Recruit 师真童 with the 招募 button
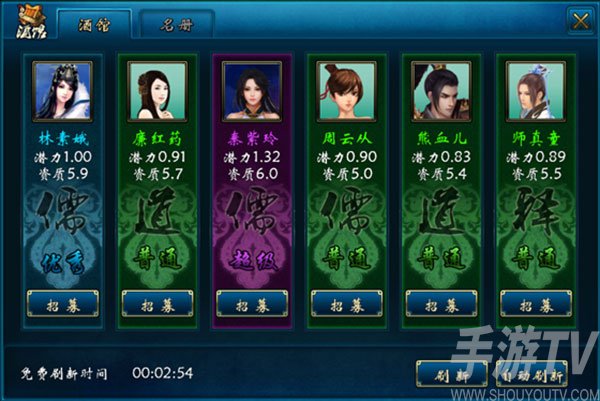 click(x=535, y=303)
